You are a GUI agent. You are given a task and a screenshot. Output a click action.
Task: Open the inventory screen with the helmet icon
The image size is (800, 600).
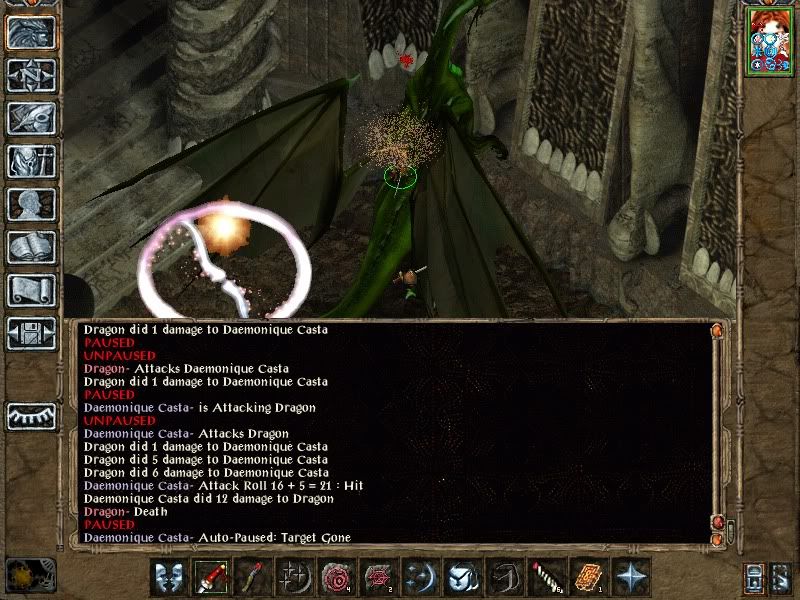coord(31,161)
